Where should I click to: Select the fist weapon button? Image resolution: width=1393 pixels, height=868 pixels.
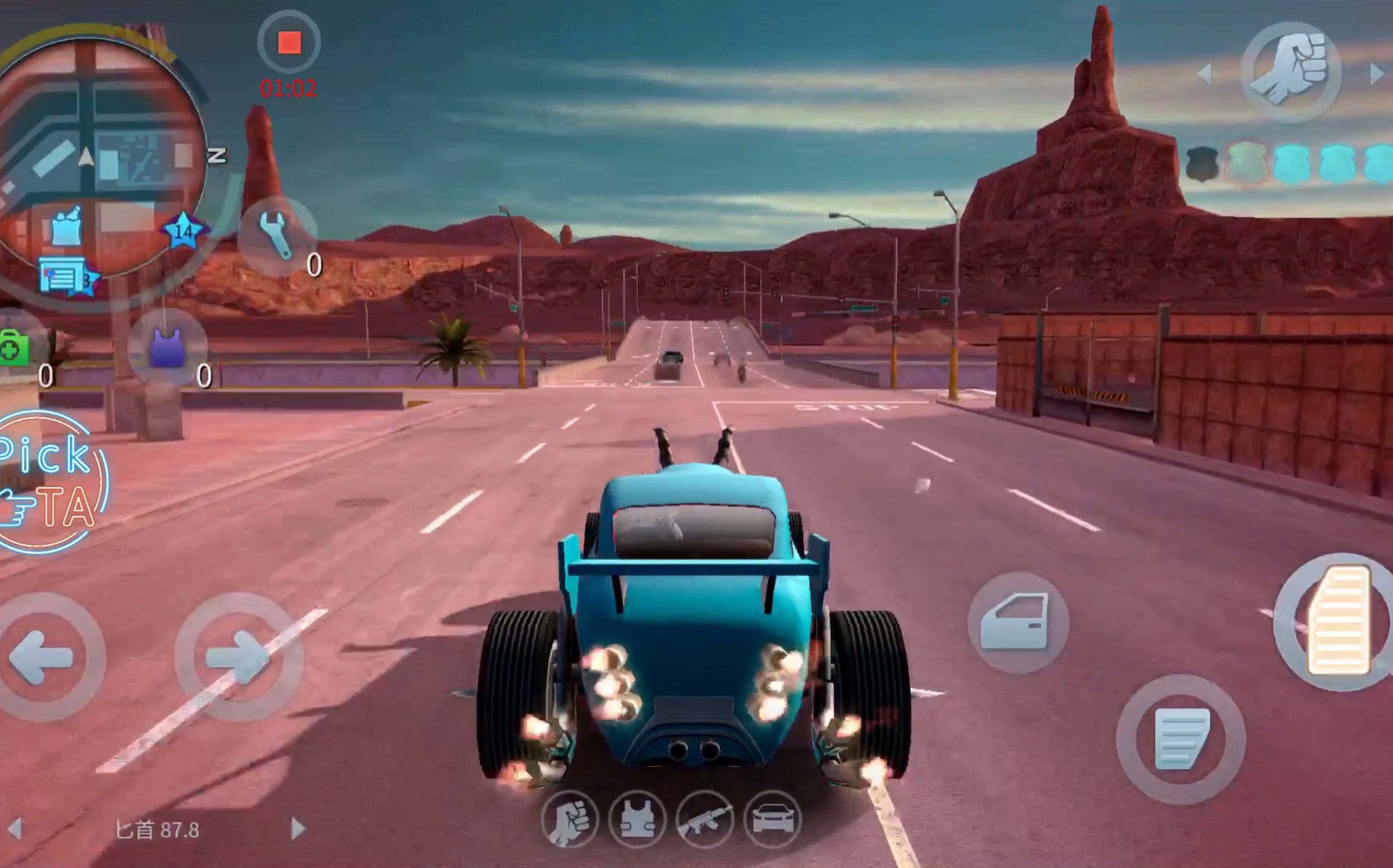(1291, 72)
